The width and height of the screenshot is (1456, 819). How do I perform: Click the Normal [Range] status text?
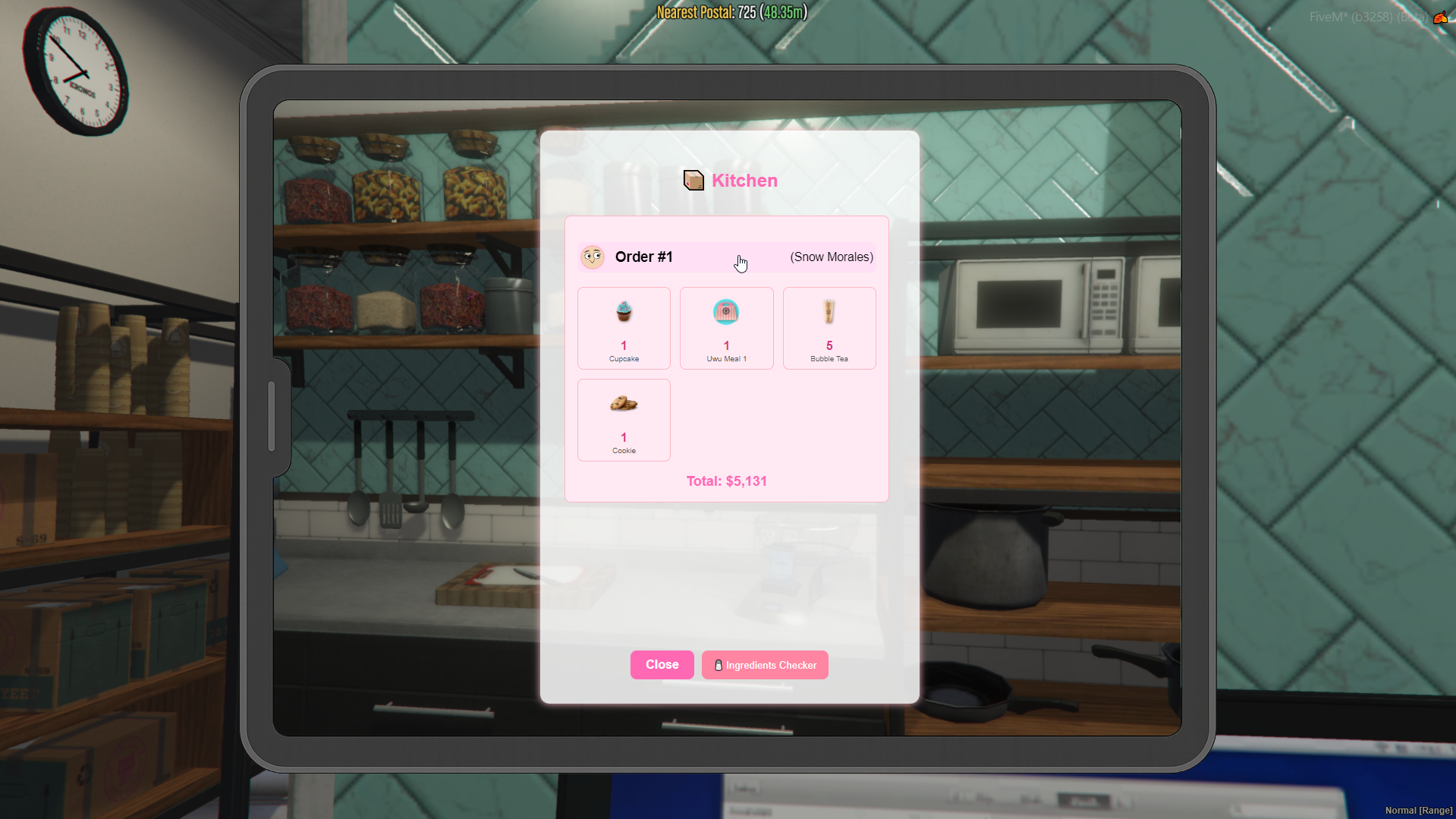tap(1417, 810)
